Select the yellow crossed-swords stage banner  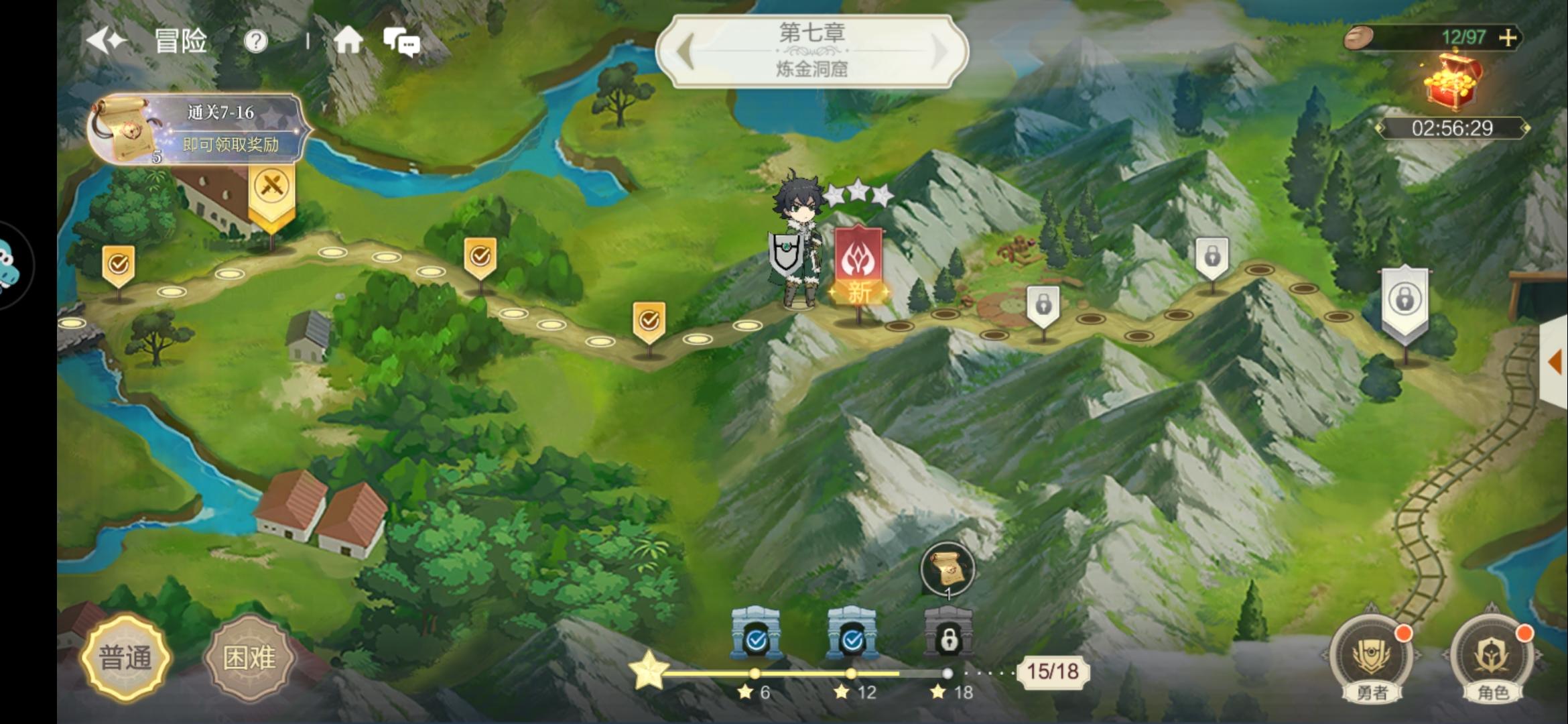[x=271, y=191]
